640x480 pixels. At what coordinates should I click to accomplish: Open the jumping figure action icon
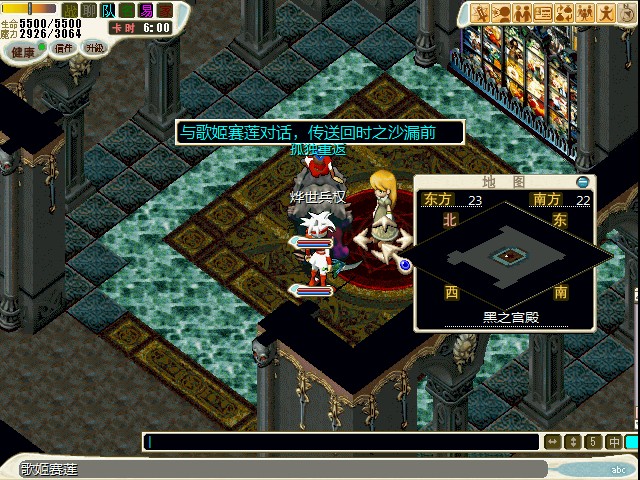coord(604,13)
